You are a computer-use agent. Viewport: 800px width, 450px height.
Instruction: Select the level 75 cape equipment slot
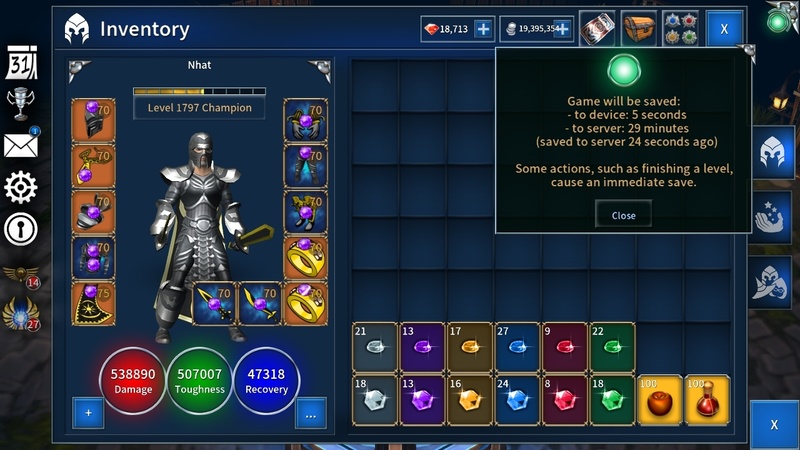point(93,304)
